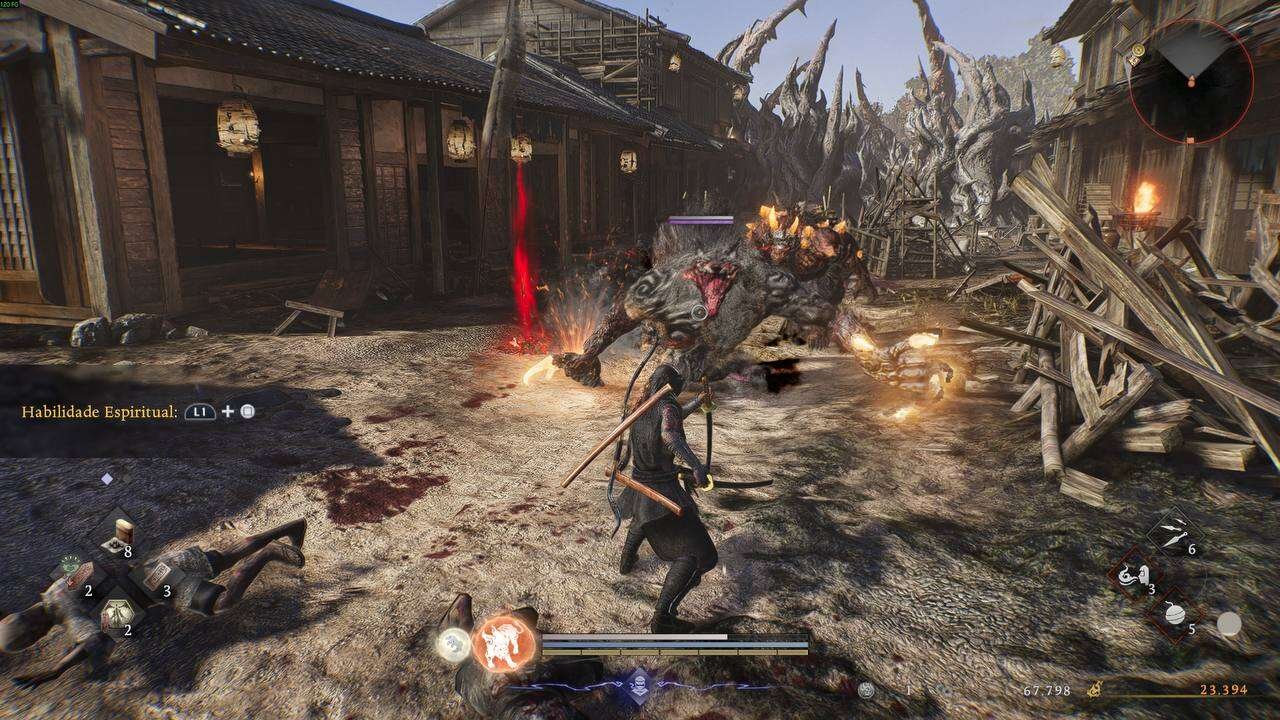1280x720 pixels.
Task: Activate the orange guardian spirit beast icon
Action: pyautogui.click(x=505, y=641)
